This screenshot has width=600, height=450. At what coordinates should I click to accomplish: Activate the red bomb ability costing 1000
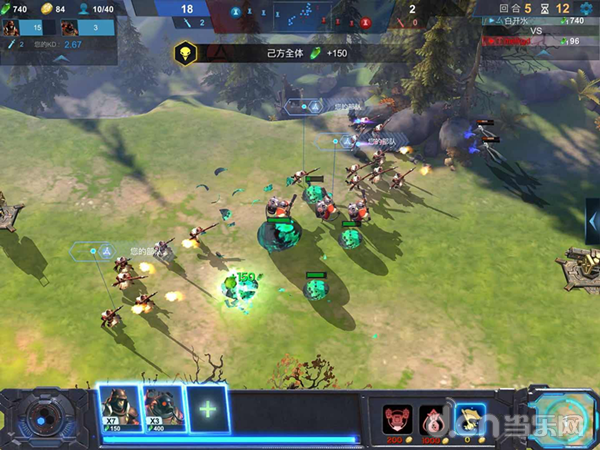[x=431, y=416]
